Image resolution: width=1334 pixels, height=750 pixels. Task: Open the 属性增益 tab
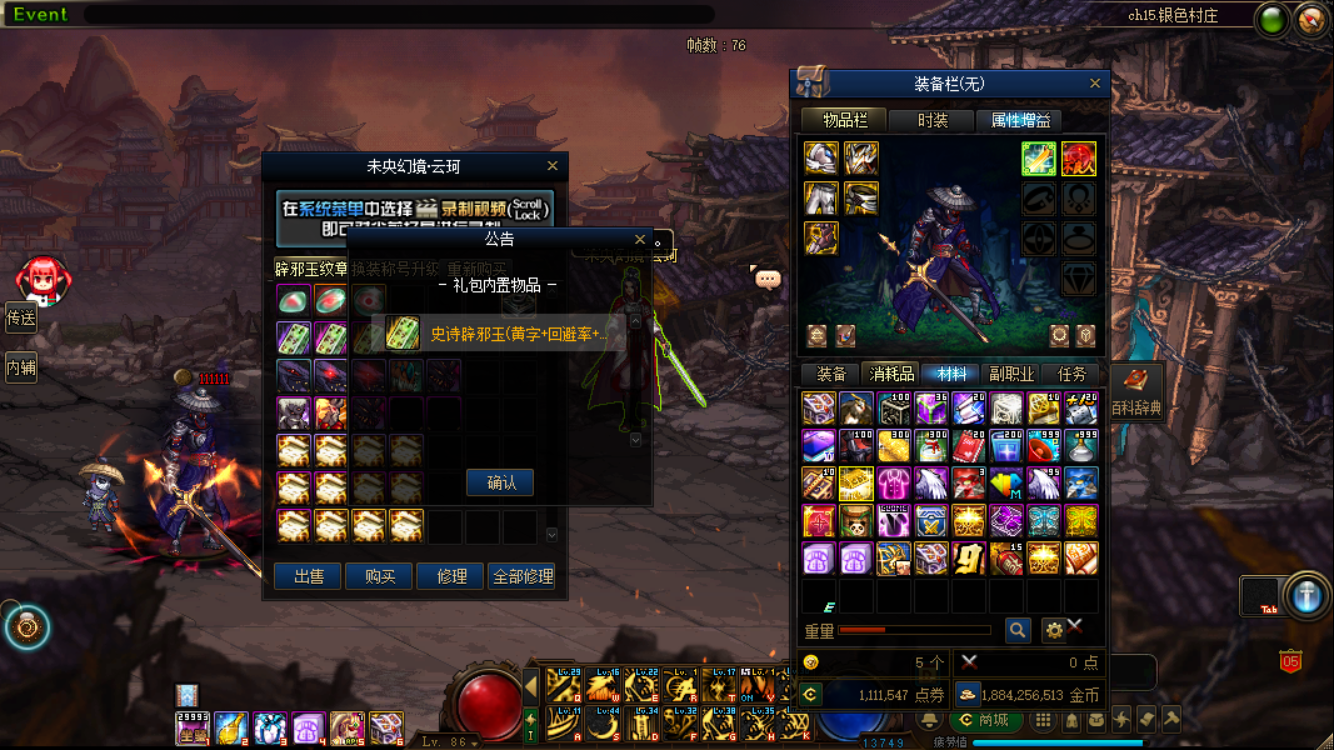pos(1020,121)
